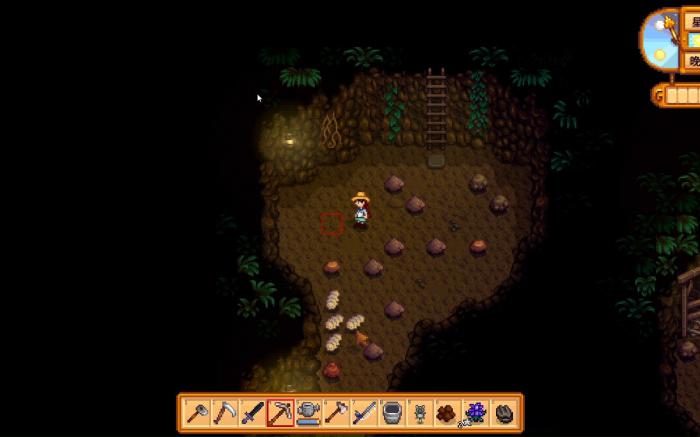Select the purple flower item stack
The image size is (700, 437).
pos(476,412)
